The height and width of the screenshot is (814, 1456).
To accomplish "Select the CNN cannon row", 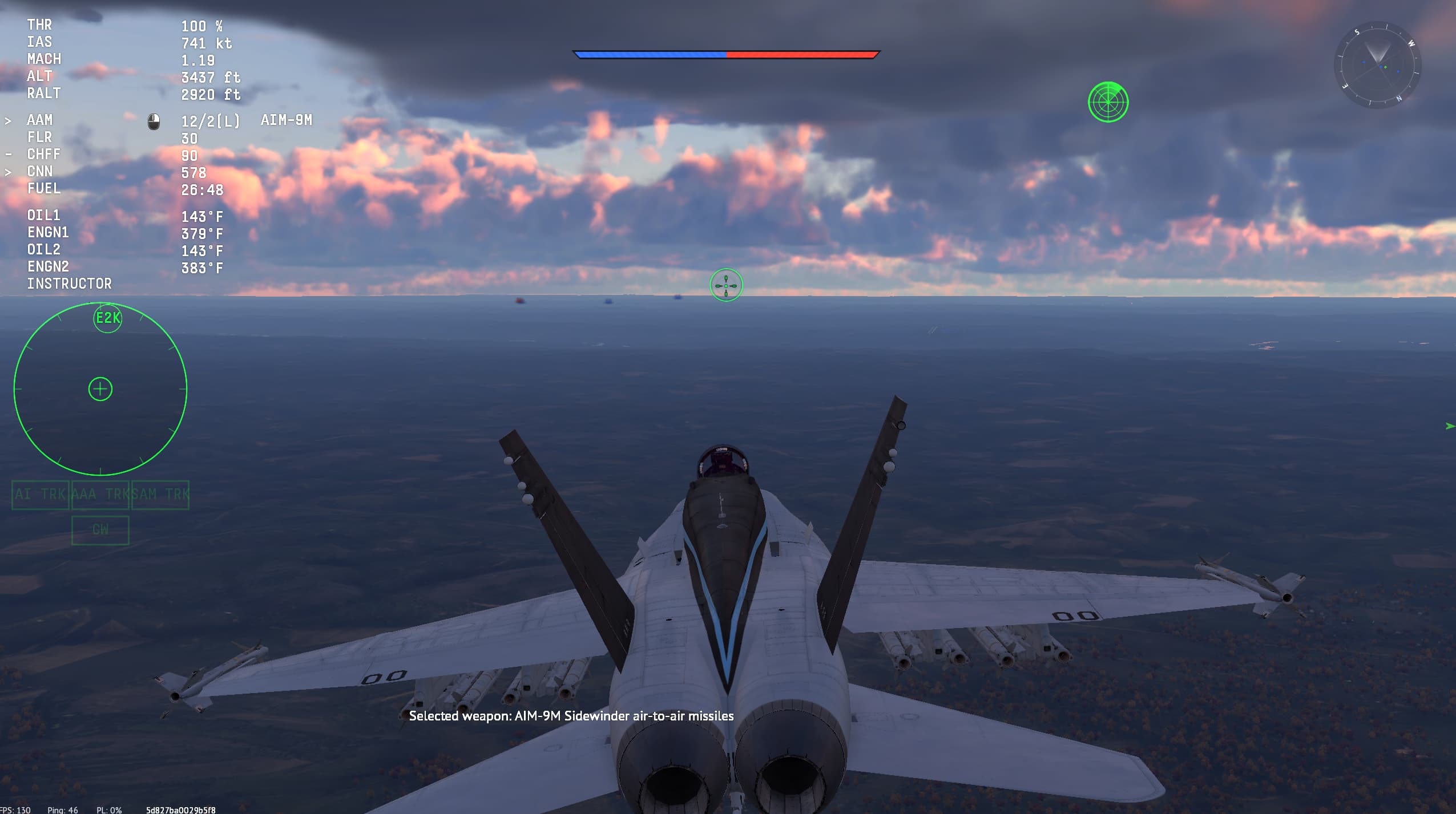I will point(114,172).
